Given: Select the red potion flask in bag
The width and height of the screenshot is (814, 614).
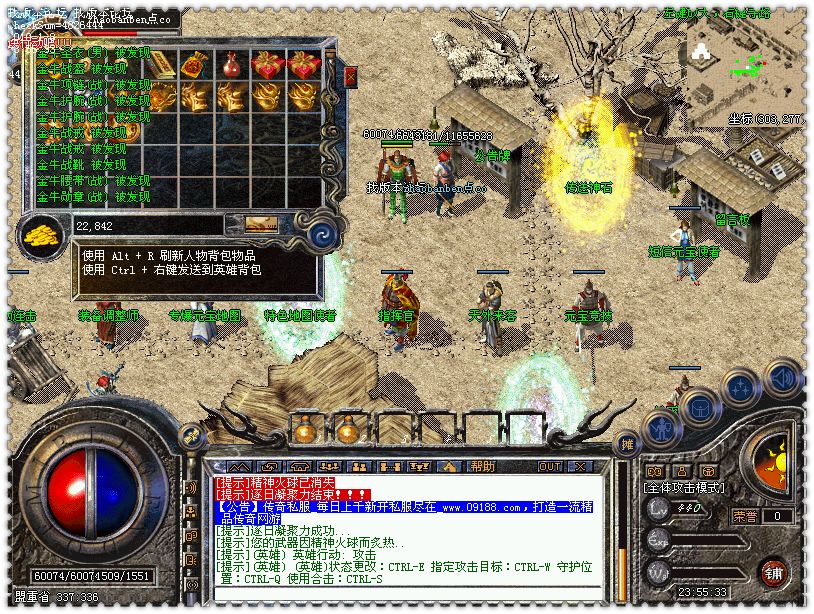Looking at the screenshot, I should pos(231,65).
